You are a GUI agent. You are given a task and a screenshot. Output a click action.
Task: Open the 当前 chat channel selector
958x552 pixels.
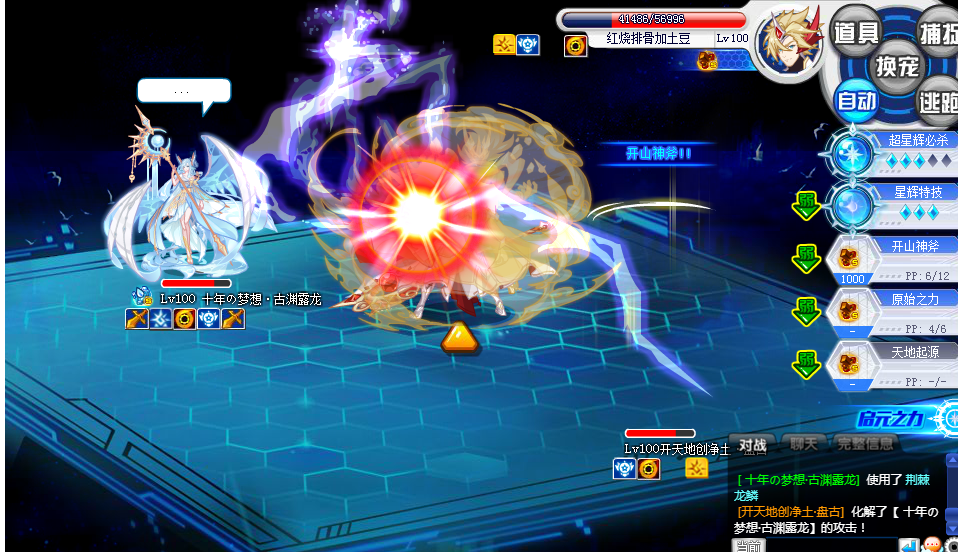pyautogui.click(x=749, y=546)
